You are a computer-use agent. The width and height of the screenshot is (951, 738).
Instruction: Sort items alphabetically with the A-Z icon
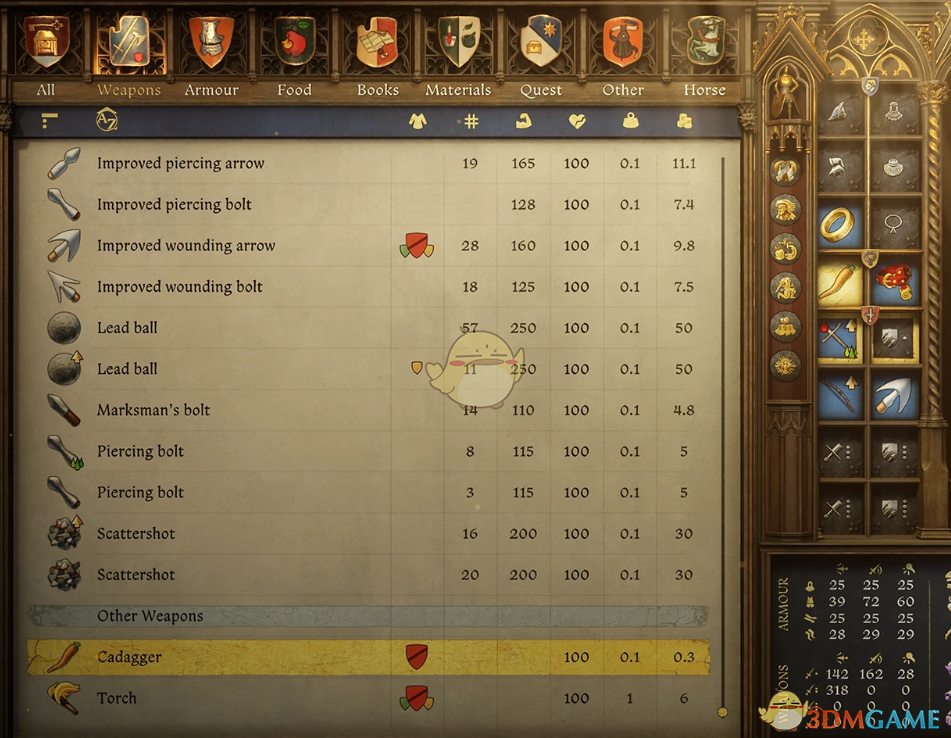107,121
